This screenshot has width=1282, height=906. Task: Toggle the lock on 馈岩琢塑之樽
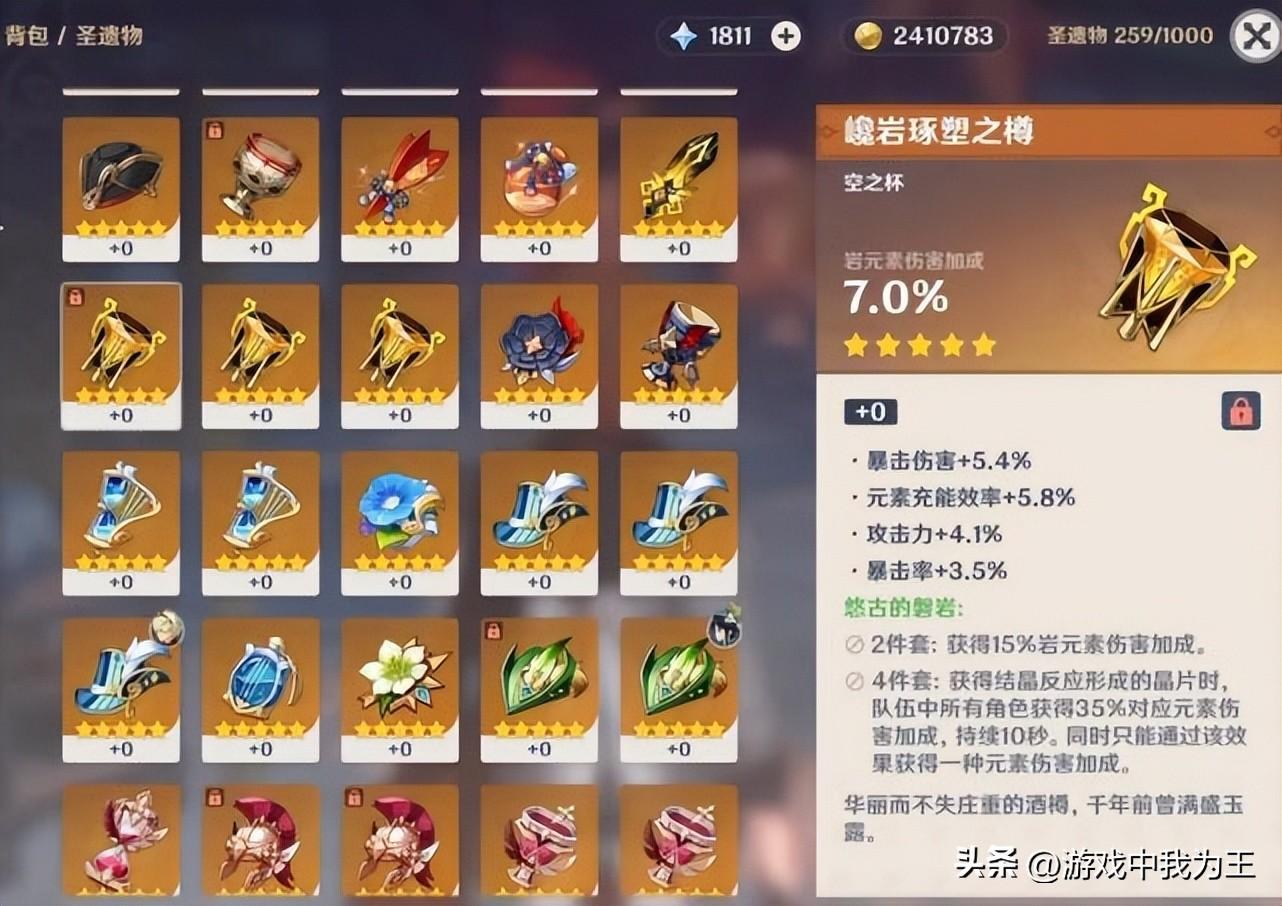click(x=1240, y=411)
